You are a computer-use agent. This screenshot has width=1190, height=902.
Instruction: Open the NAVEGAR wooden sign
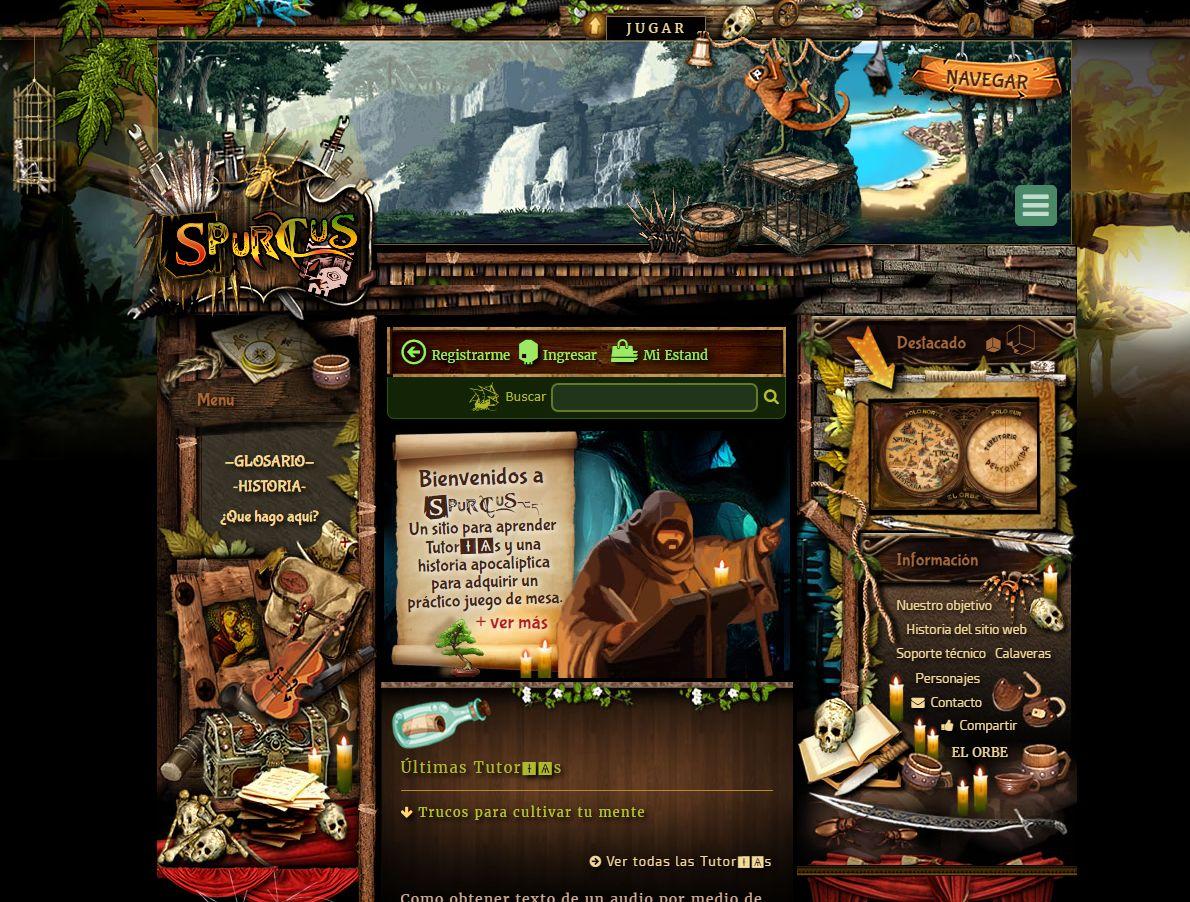[986, 79]
